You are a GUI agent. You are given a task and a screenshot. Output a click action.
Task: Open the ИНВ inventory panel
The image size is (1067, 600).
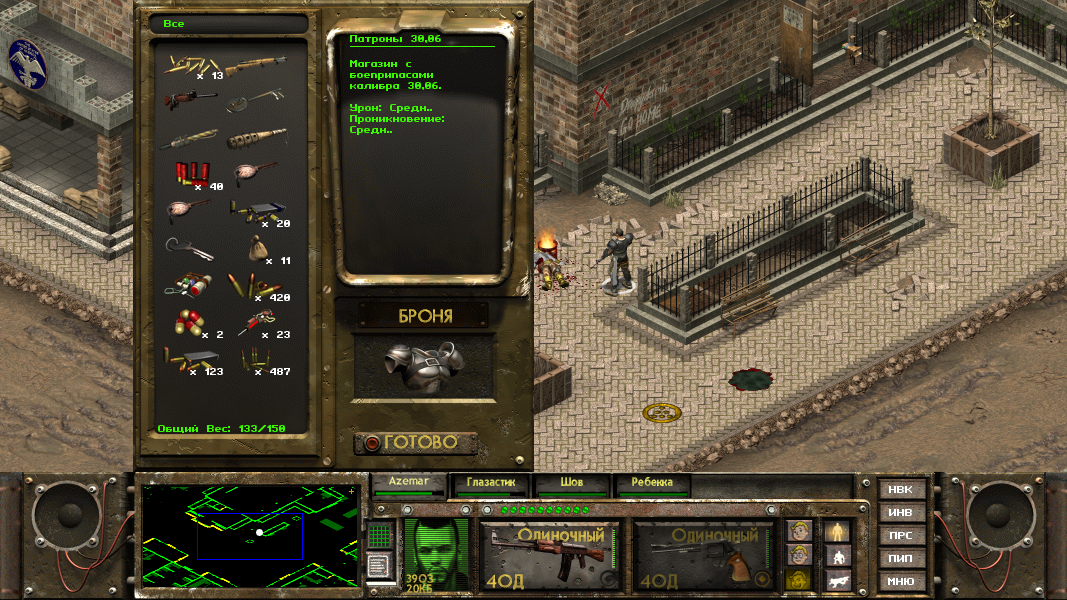click(x=901, y=513)
